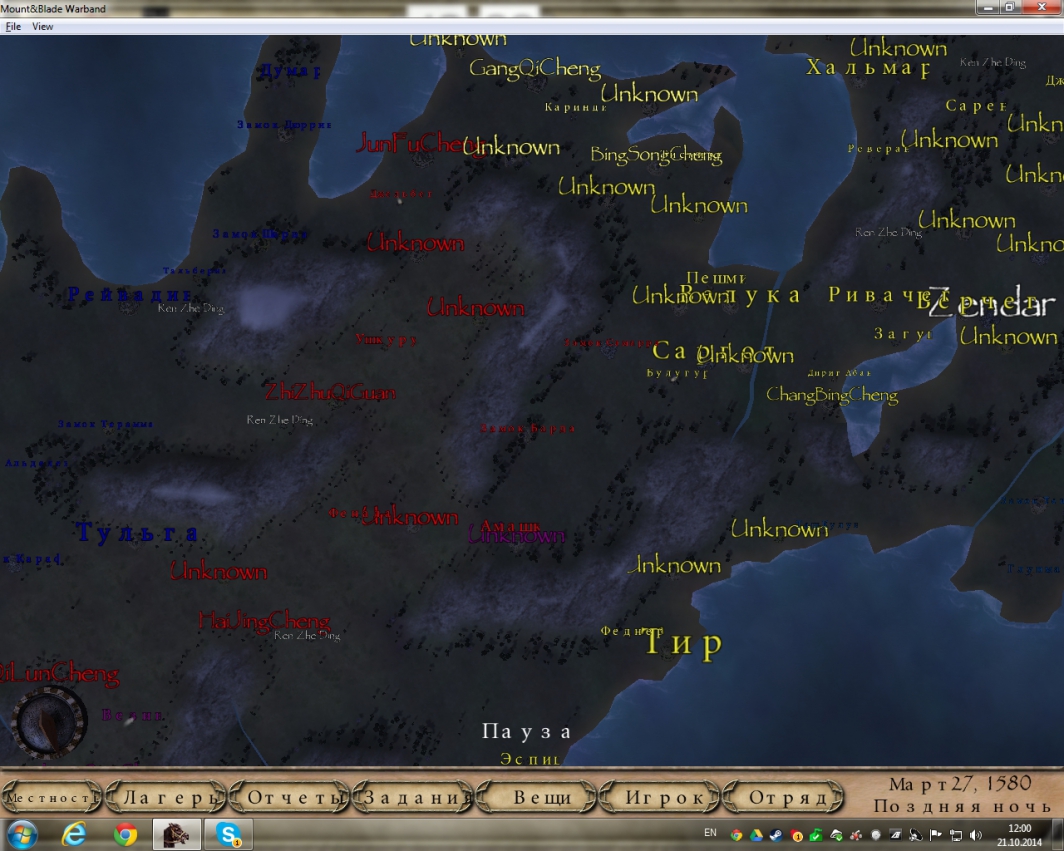Close the Mount&Blade Warband window
The image size is (1064, 851).
(1040, 7)
